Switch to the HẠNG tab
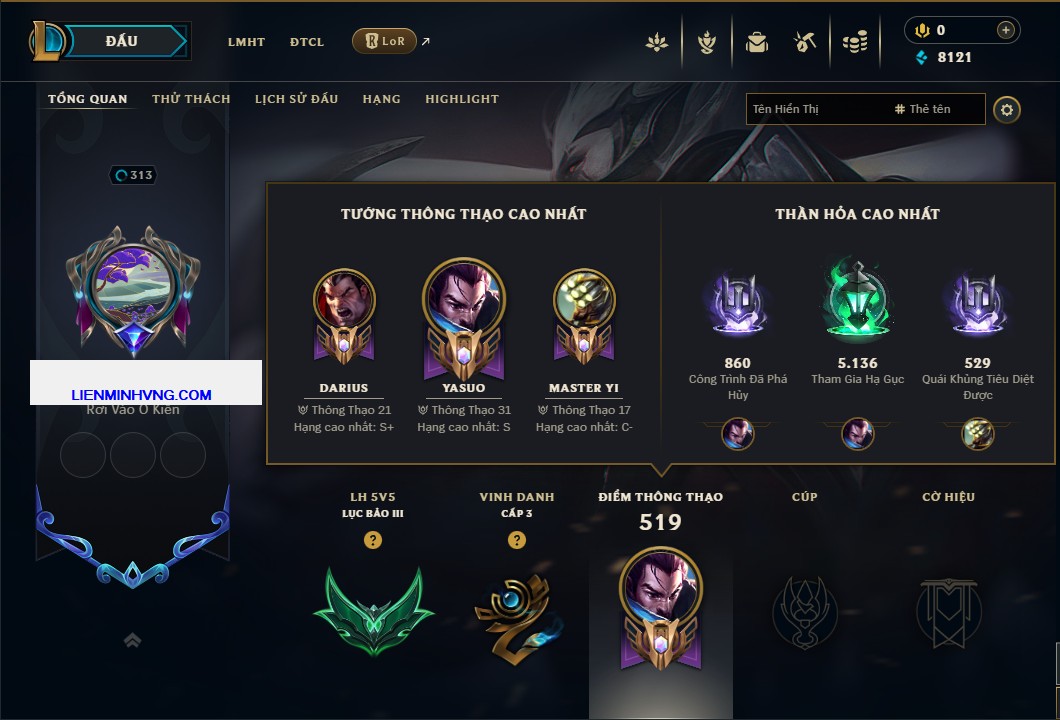The image size is (1060, 720). tap(381, 99)
